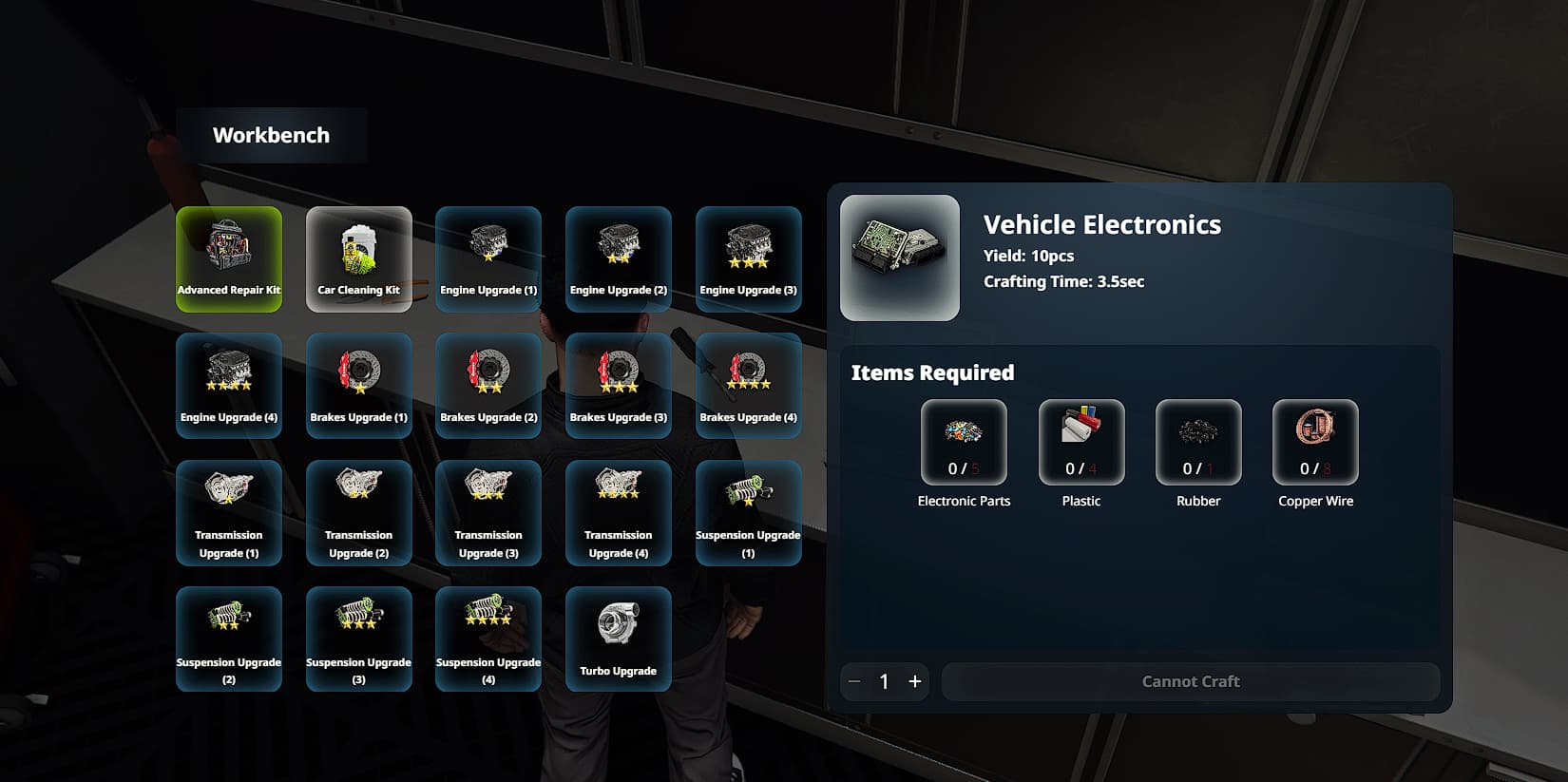This screenshot has width=1568, height=782.
Task: Select the Advanced Repair Kit recipe
Action: click(x=228, y=258)
